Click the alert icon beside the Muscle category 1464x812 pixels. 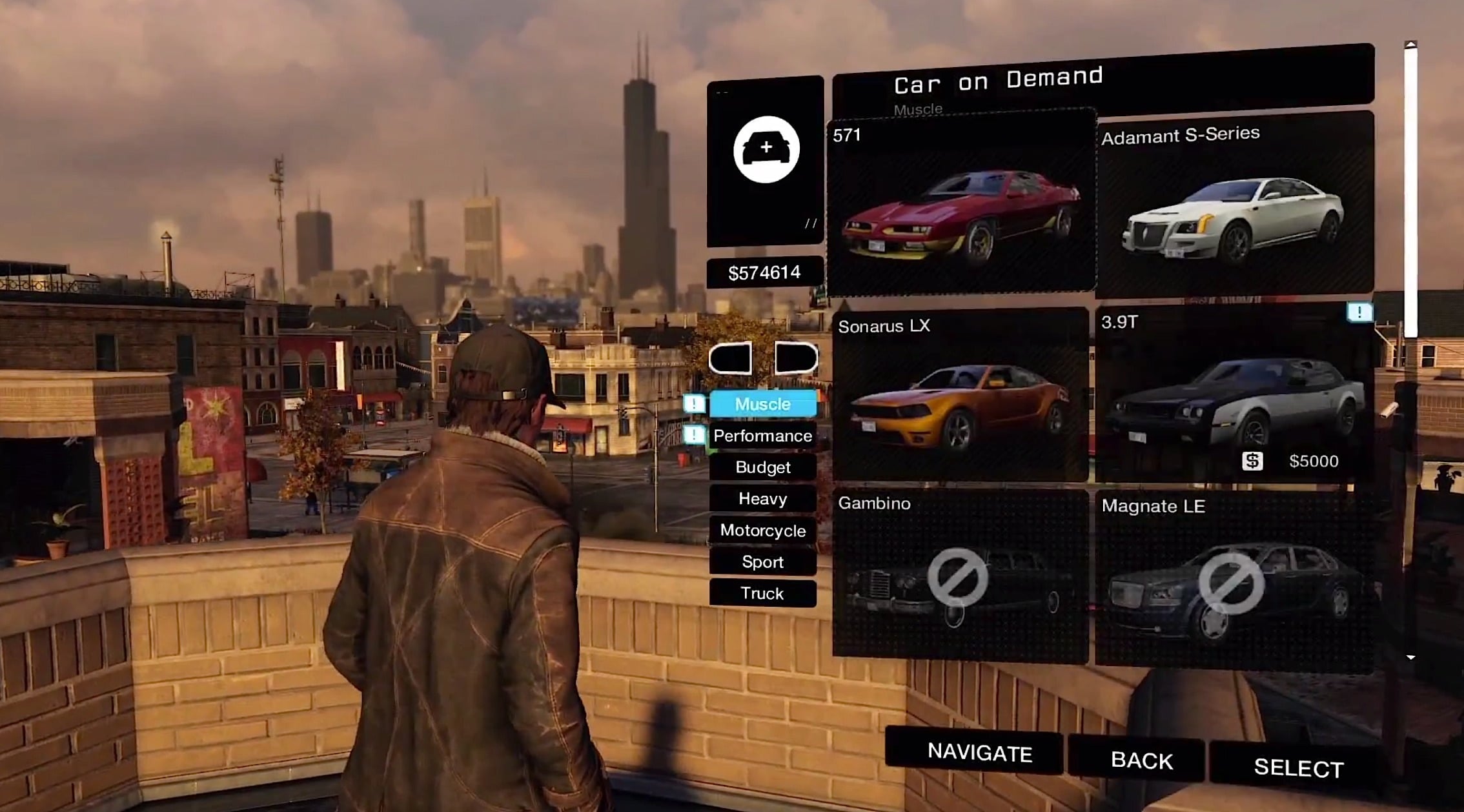pos(693,404)
